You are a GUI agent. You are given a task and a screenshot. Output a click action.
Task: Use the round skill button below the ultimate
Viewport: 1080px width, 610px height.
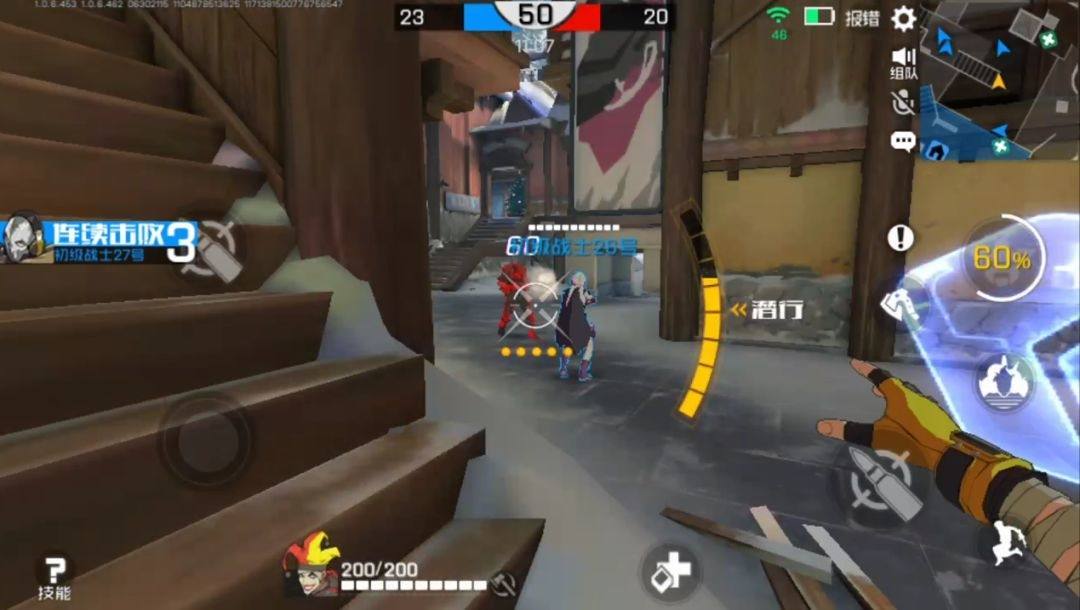(x=1003, y=382)
